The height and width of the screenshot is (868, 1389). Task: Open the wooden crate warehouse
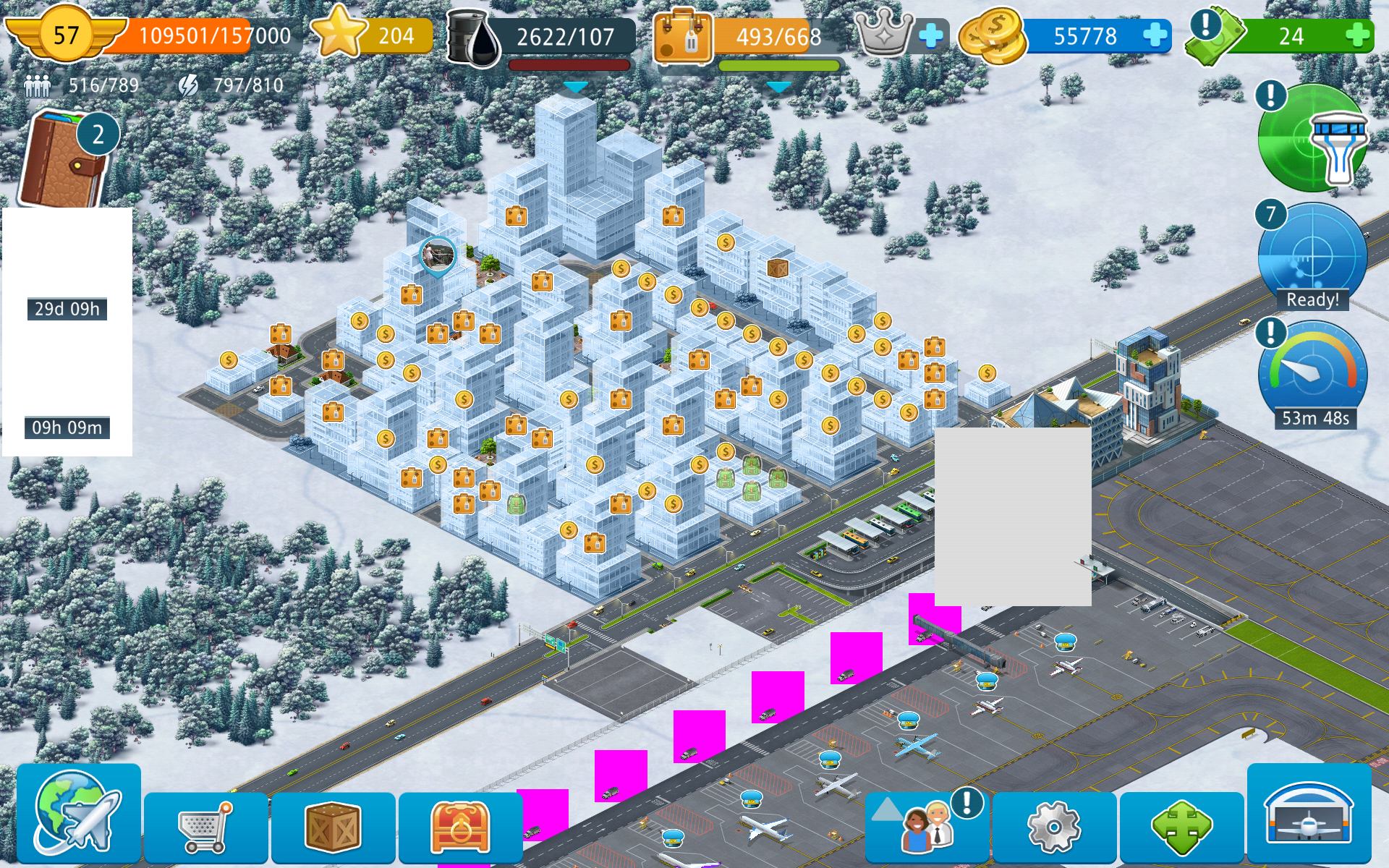click(x=333, y=827)
